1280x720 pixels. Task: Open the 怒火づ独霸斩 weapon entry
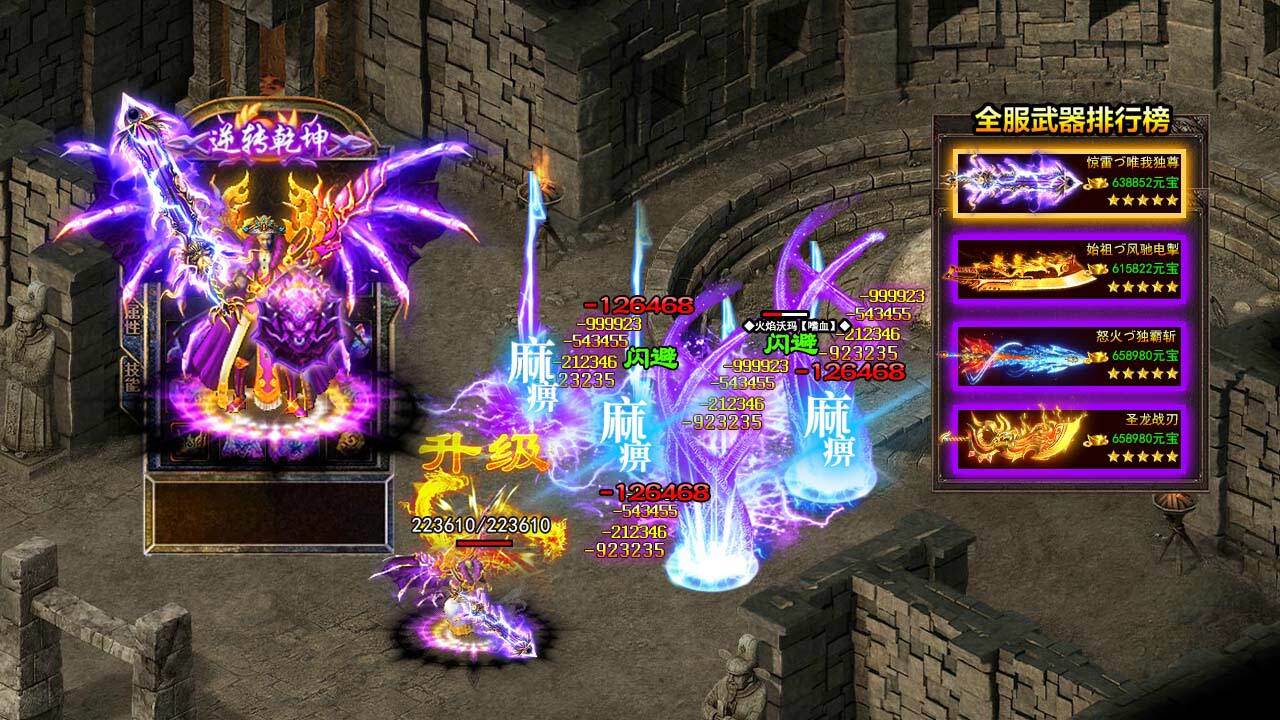pyautogui.click(x=1067, y=354)
